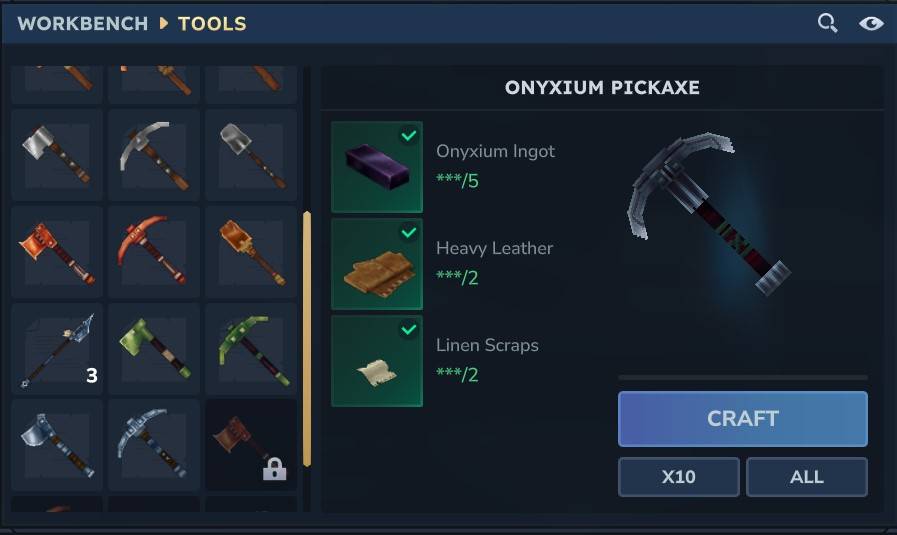This screenshot has height=535, width=897.
Task: Craft ten with the X10 button
Action: [x=678, y=477]
